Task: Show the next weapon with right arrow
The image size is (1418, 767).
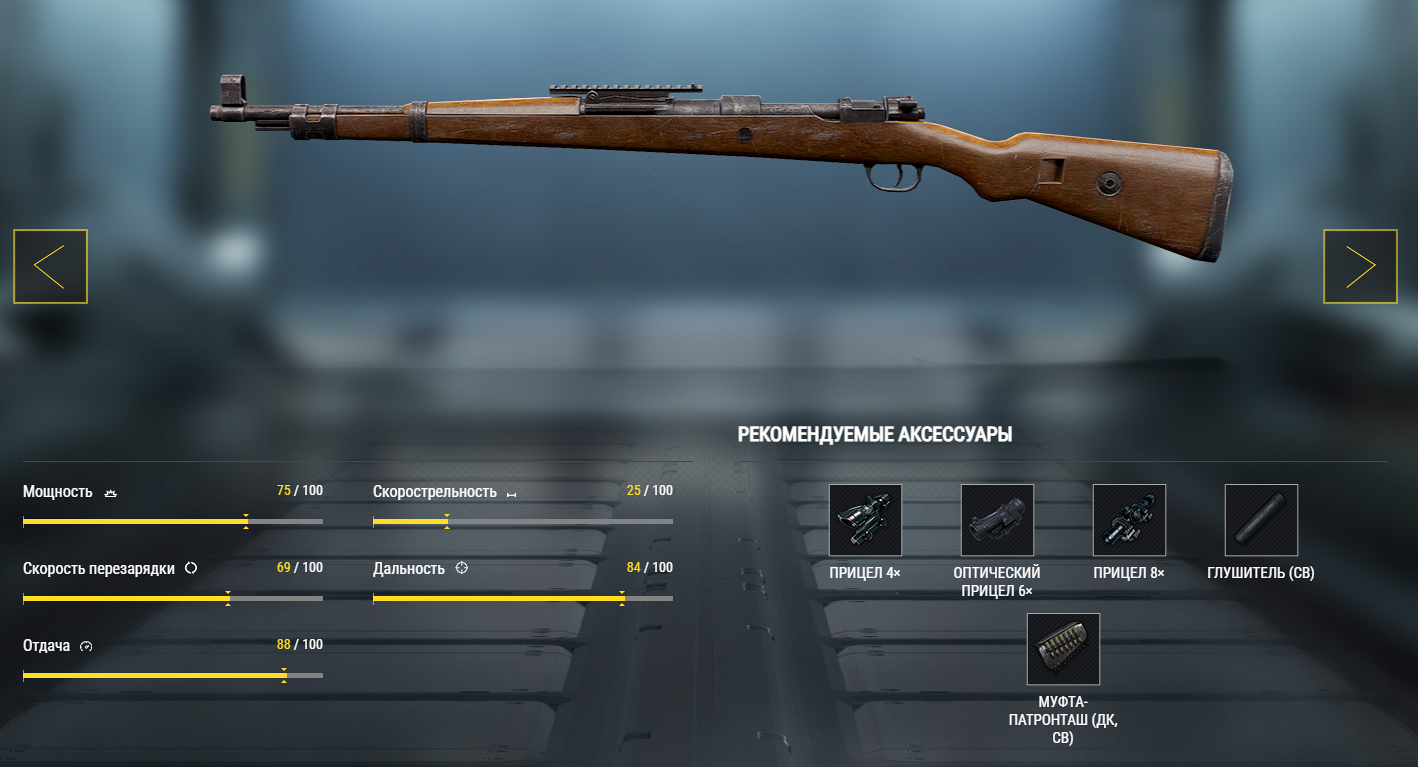Action: 1360,266
